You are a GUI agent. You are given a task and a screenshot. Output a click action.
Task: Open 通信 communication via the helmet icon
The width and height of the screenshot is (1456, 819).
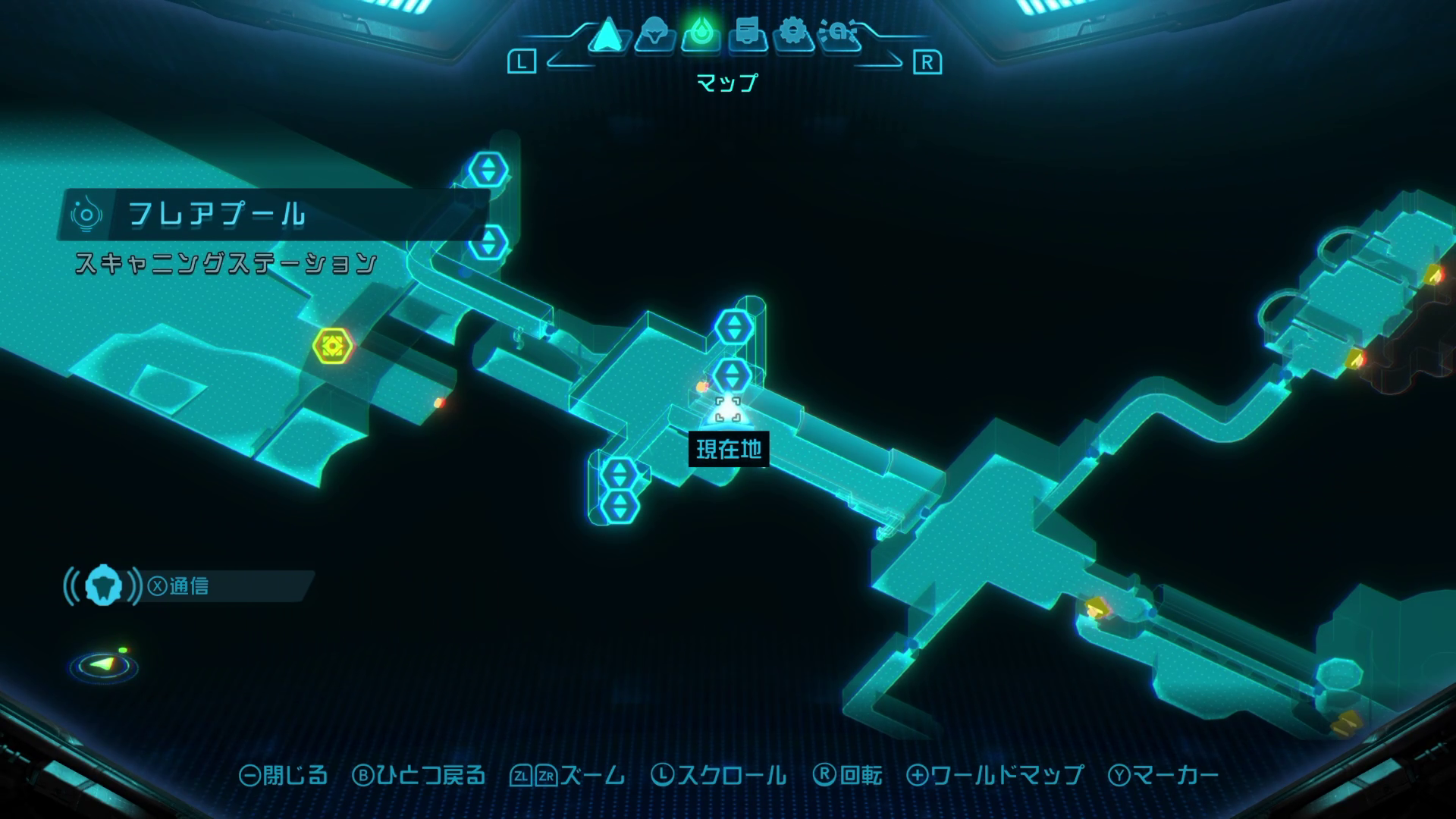point(103,586)
